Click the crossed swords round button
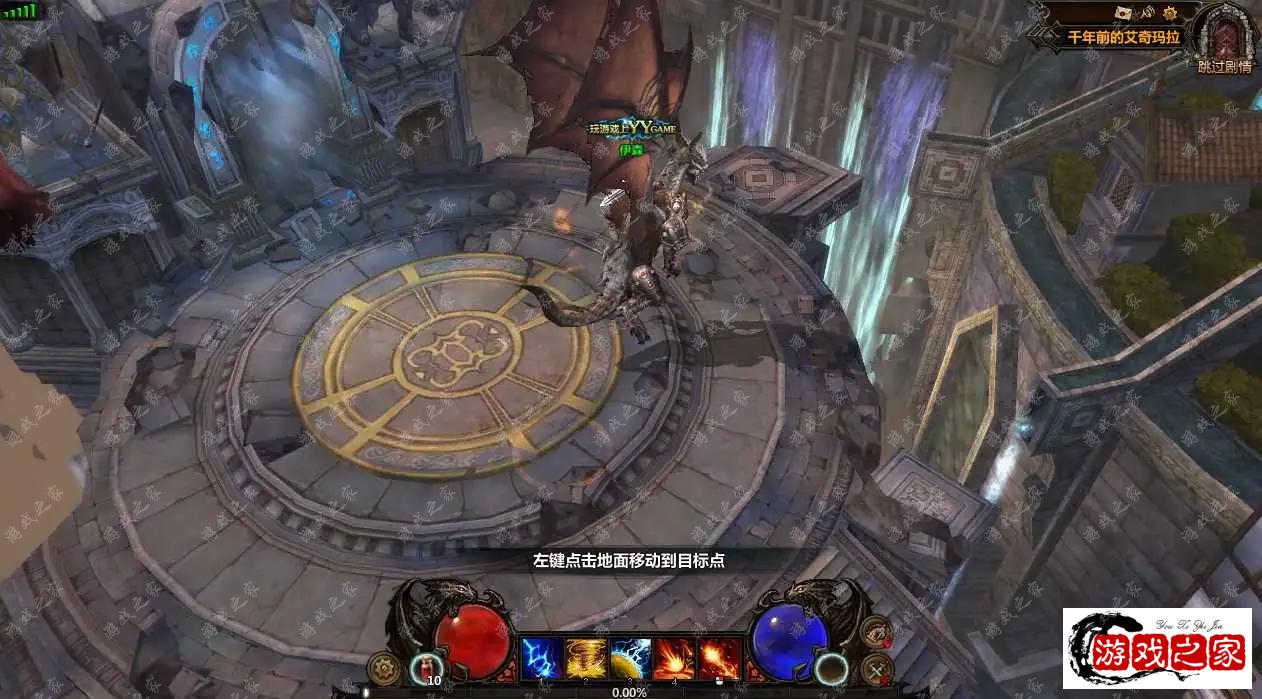Image resolution: width=1262 pixels, height=699 pixels. (876, 668)
